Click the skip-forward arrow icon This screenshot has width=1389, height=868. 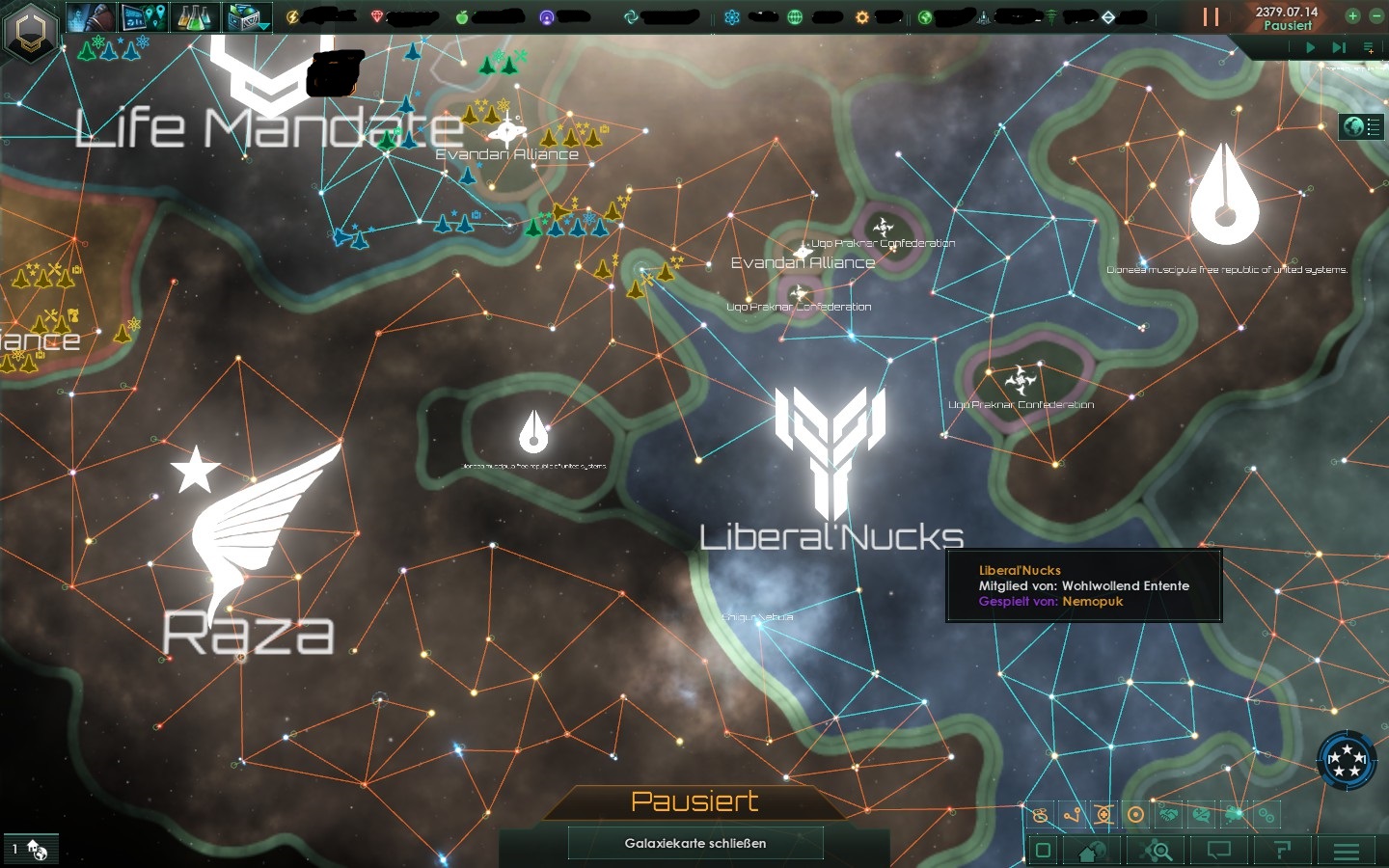pyautogui.click(x=1339, y=46)
